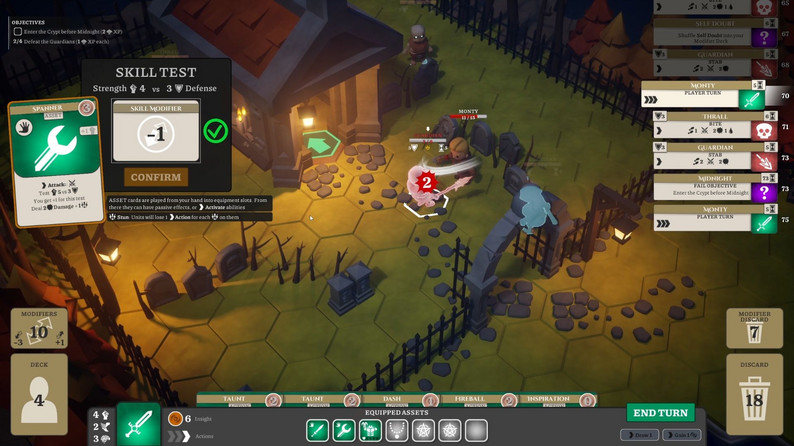
Task: Open the player deck pile
Action: 39,395
